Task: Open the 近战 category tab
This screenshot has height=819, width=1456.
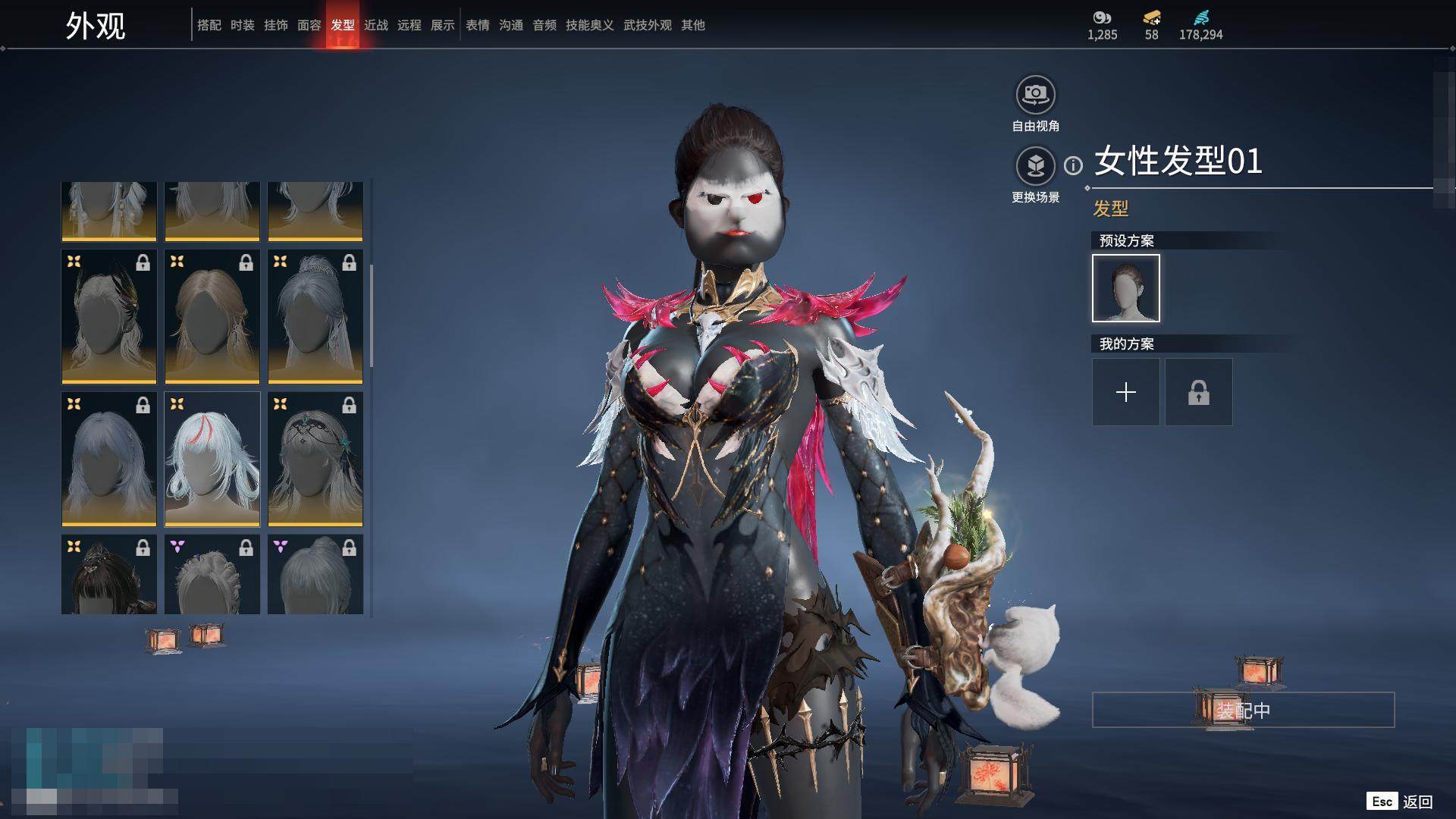Action: point(376,25)
